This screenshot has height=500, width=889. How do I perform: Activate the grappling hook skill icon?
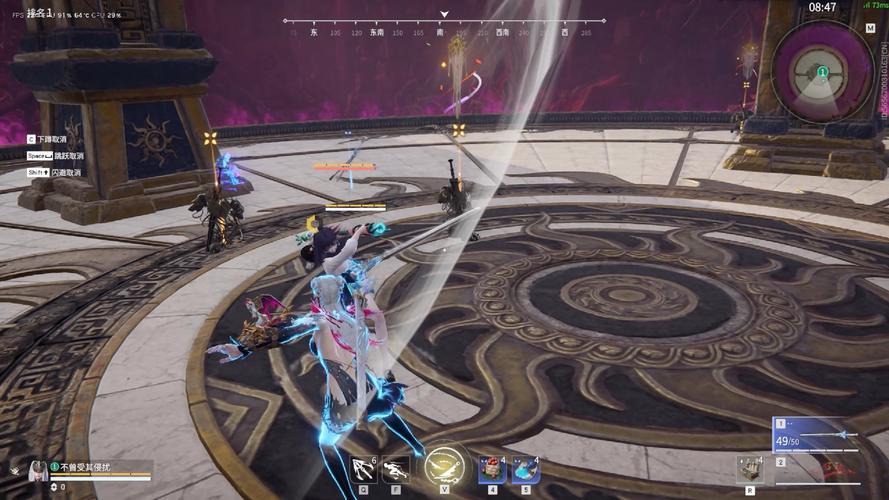pos(364,468)
